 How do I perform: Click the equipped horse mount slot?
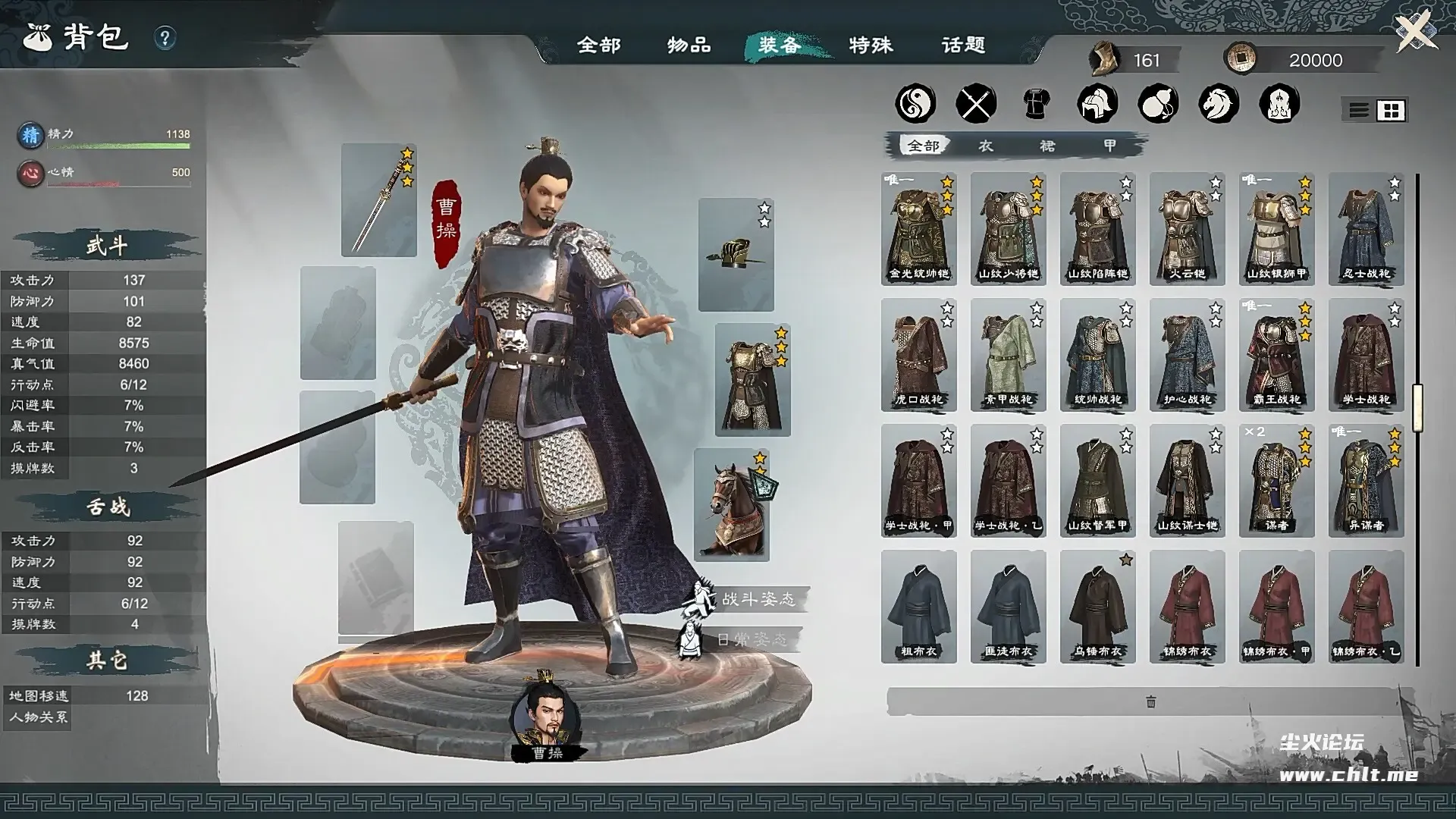pyautogui.click(x=732, y=505)
